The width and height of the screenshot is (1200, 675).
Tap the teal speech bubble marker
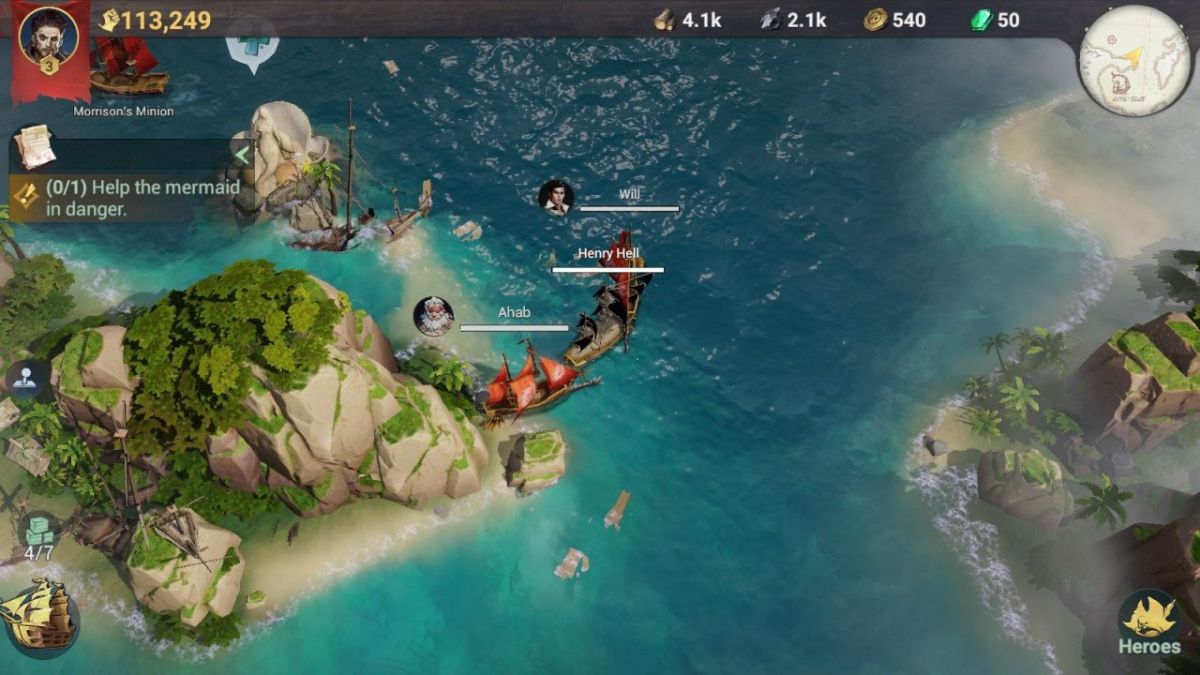tap(251, 47)
